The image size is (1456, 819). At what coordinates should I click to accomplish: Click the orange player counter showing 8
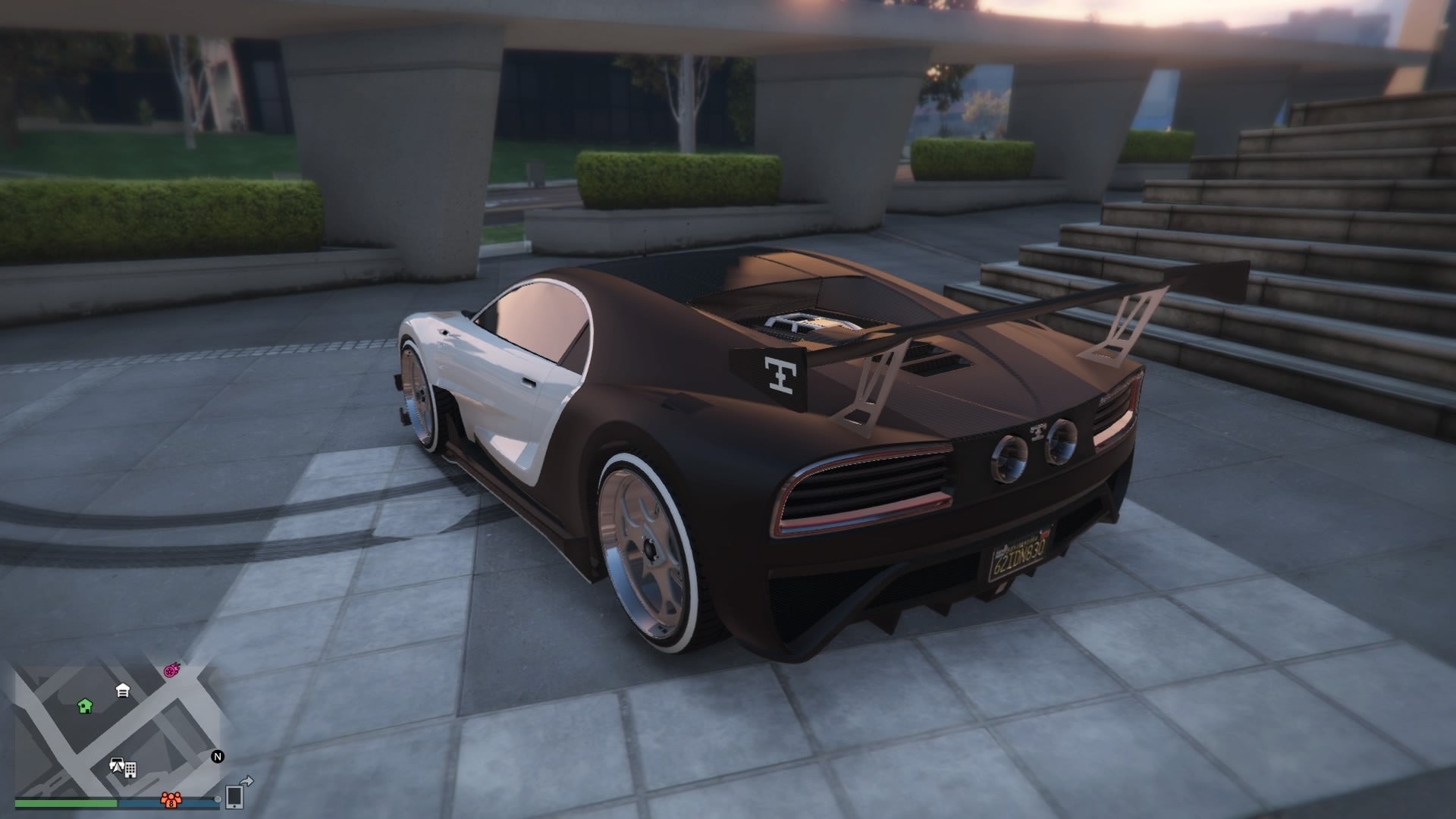[x=171, y=801]
